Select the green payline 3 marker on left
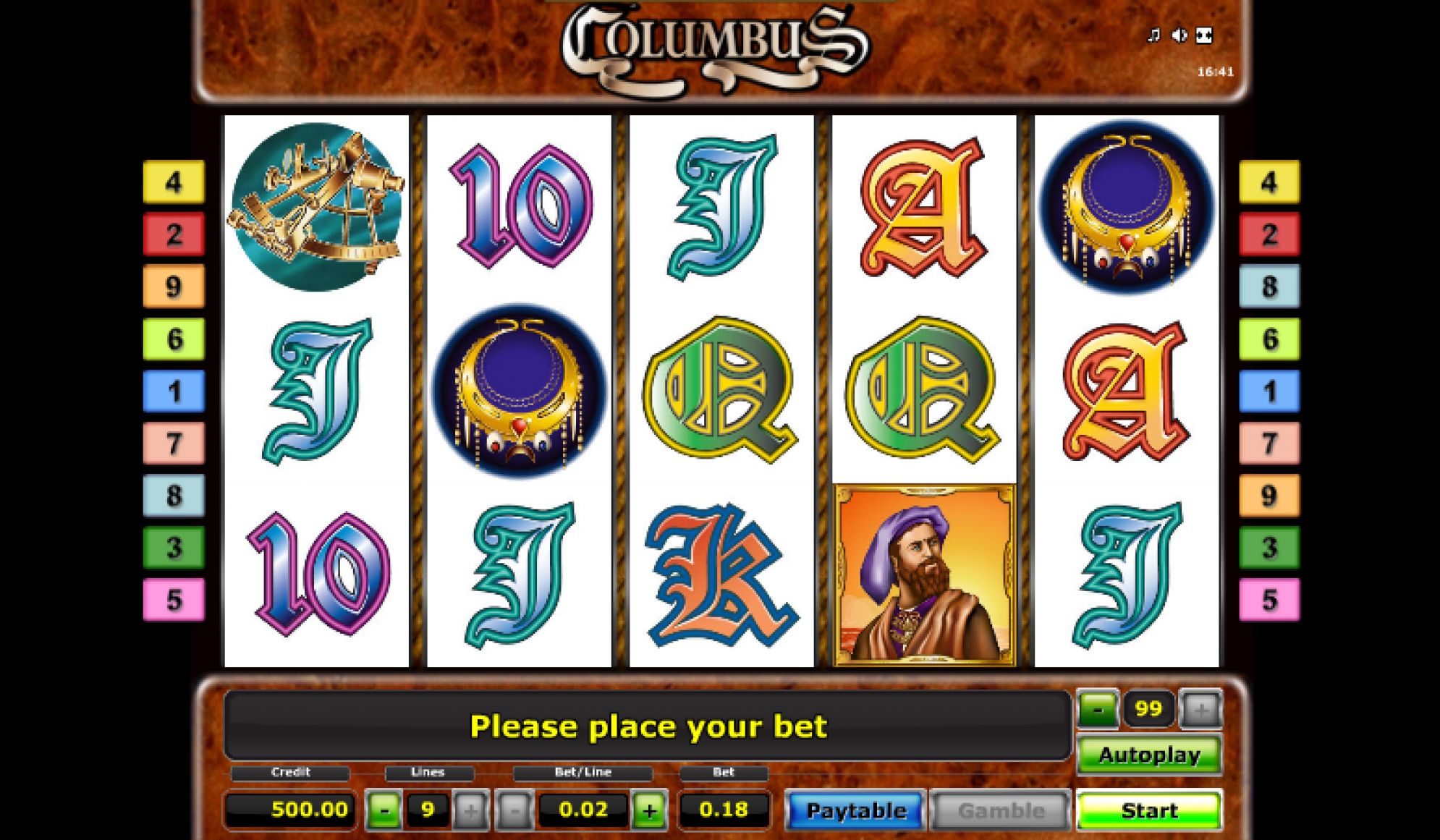This screenshot has width=1440, height=840. pyautogui.click(x=174, y=548)
